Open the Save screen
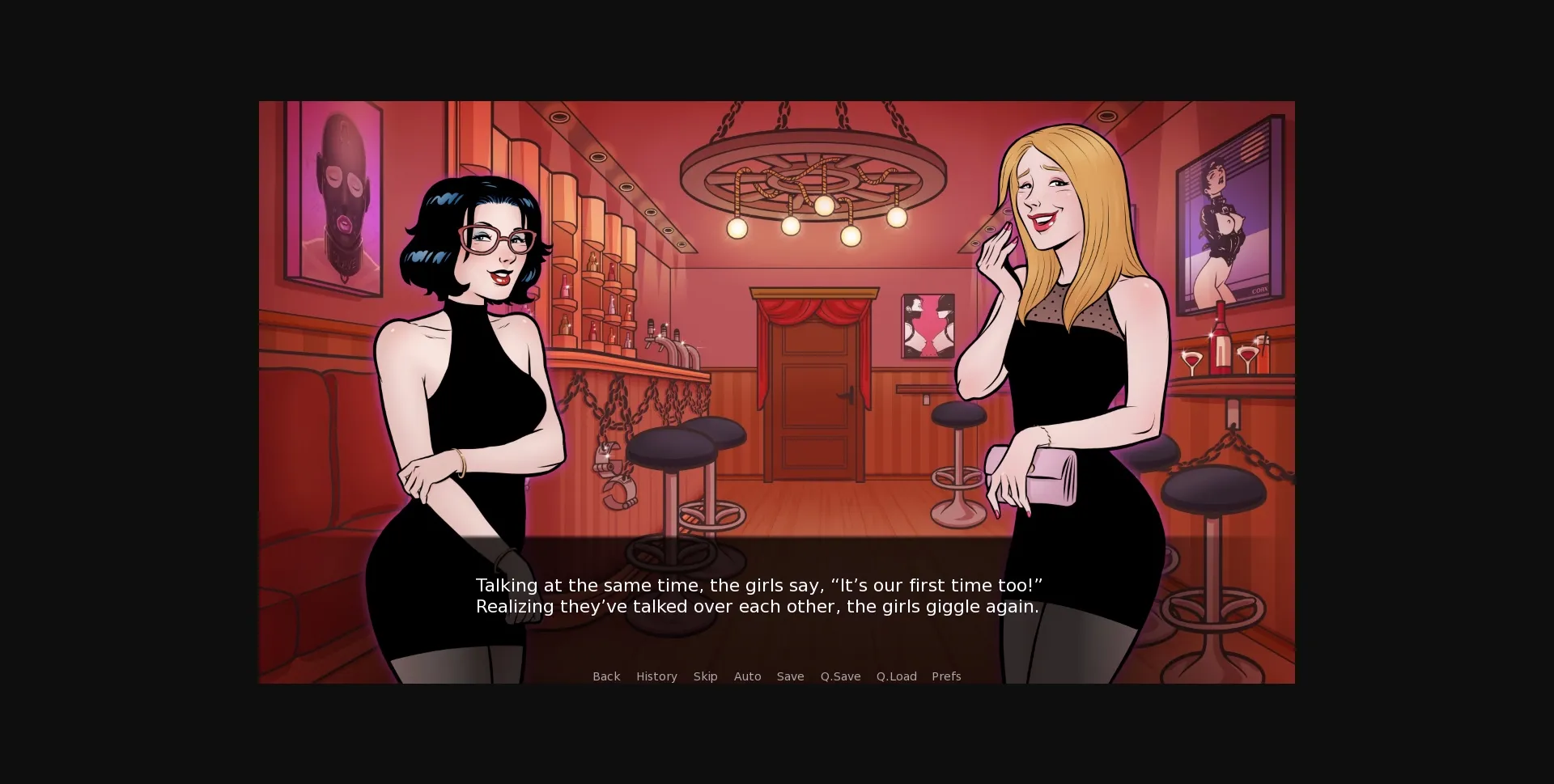Image resolution: width=1554 pixels, height=784 pixels. (791, 676)
